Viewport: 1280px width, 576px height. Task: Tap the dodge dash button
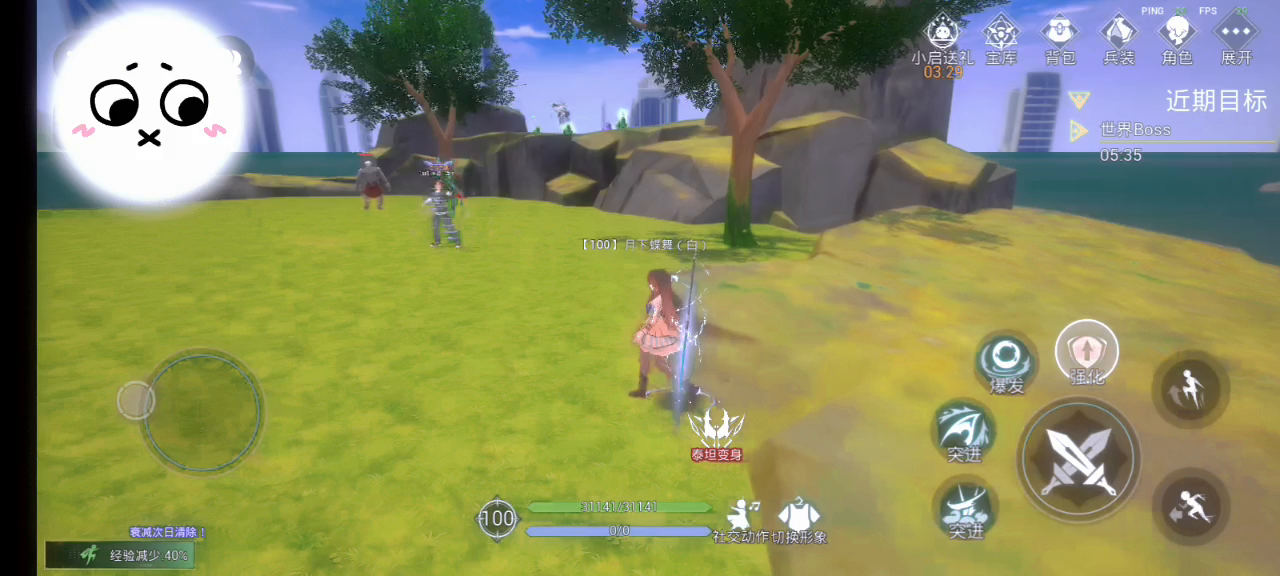[1190, 506]
